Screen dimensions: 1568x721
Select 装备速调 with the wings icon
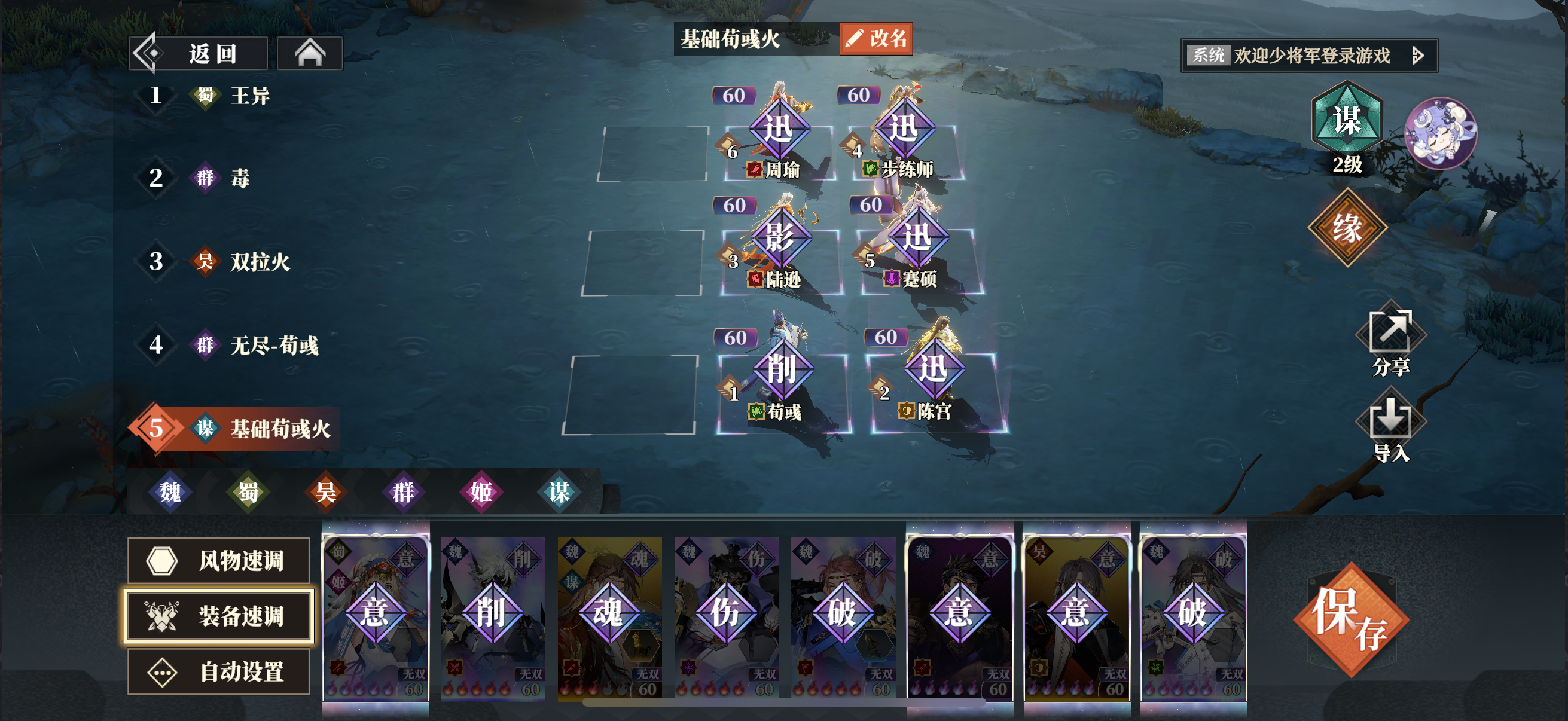218,616
